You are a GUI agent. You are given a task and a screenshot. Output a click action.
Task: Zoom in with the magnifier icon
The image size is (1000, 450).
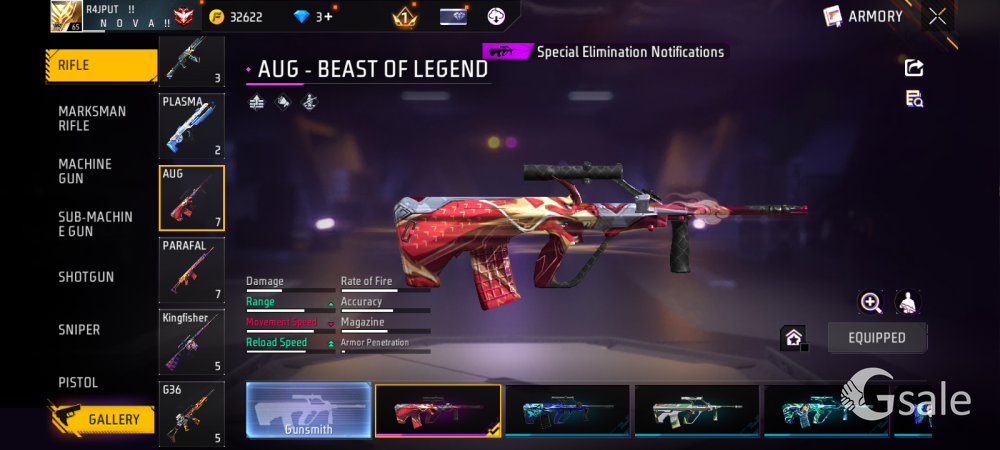(871, 303)
